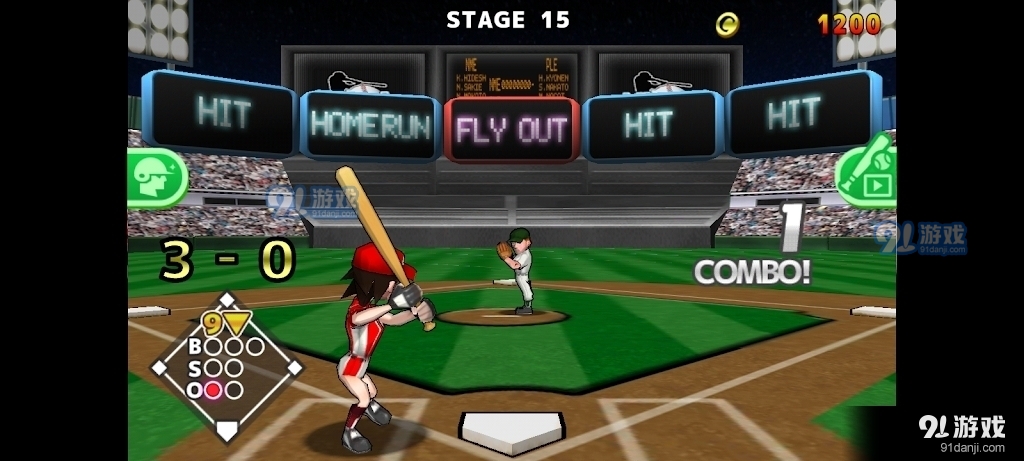The width and height of the screenshot is (1024, 461).
Task: Open the bat and ball video button
Action: click(867, 173)
